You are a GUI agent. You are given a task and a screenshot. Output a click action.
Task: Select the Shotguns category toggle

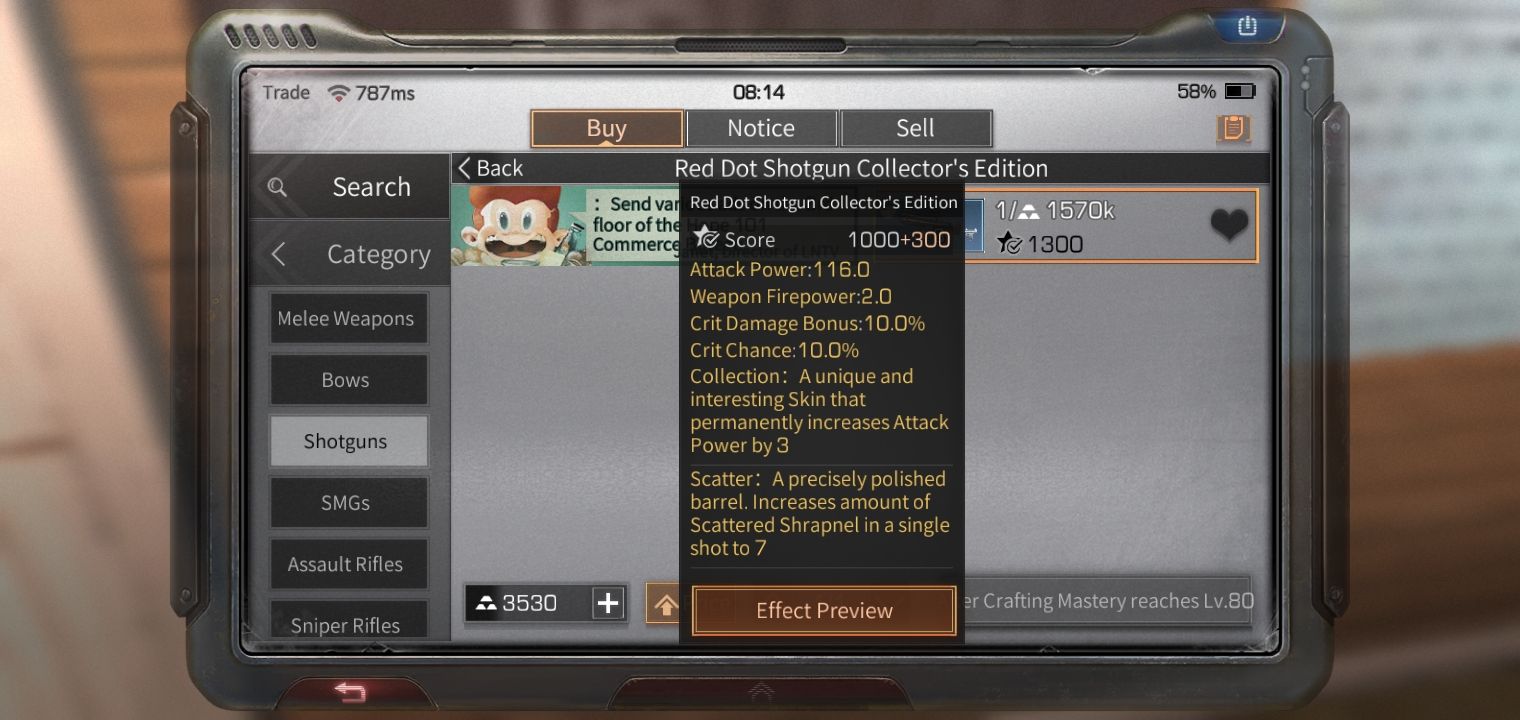coord(349,441)
